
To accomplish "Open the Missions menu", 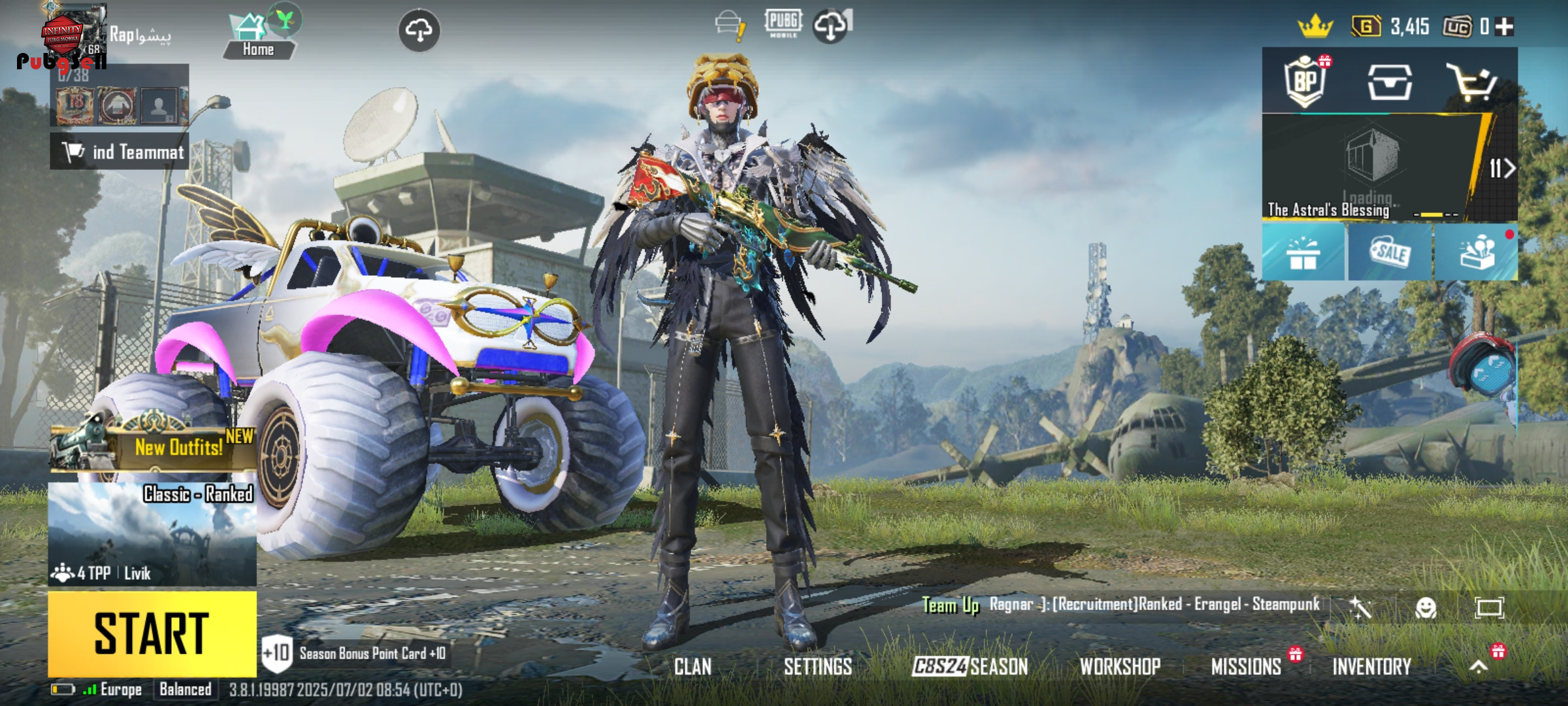I will (1246, 667).
